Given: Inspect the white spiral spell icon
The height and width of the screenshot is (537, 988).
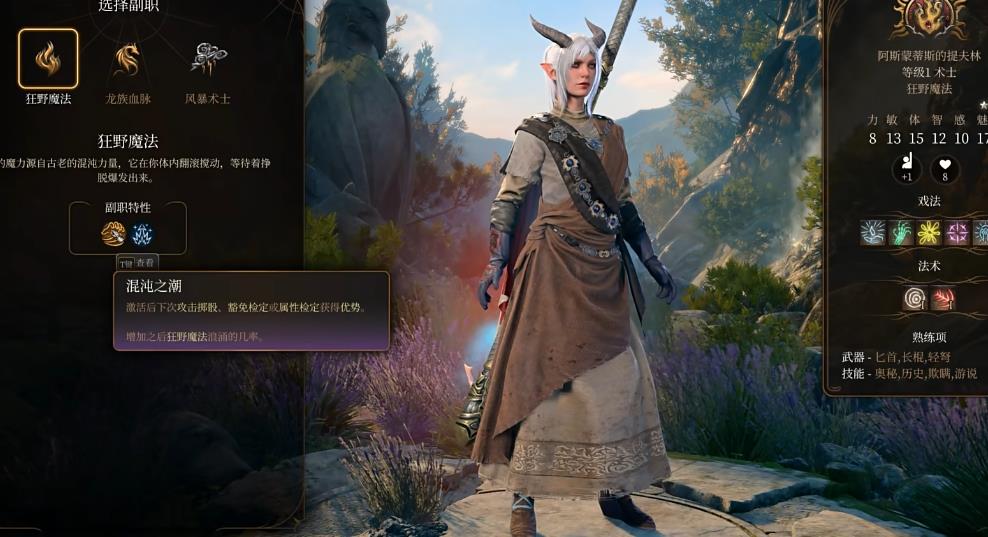Looking at the screenshot, I should 915,298.
